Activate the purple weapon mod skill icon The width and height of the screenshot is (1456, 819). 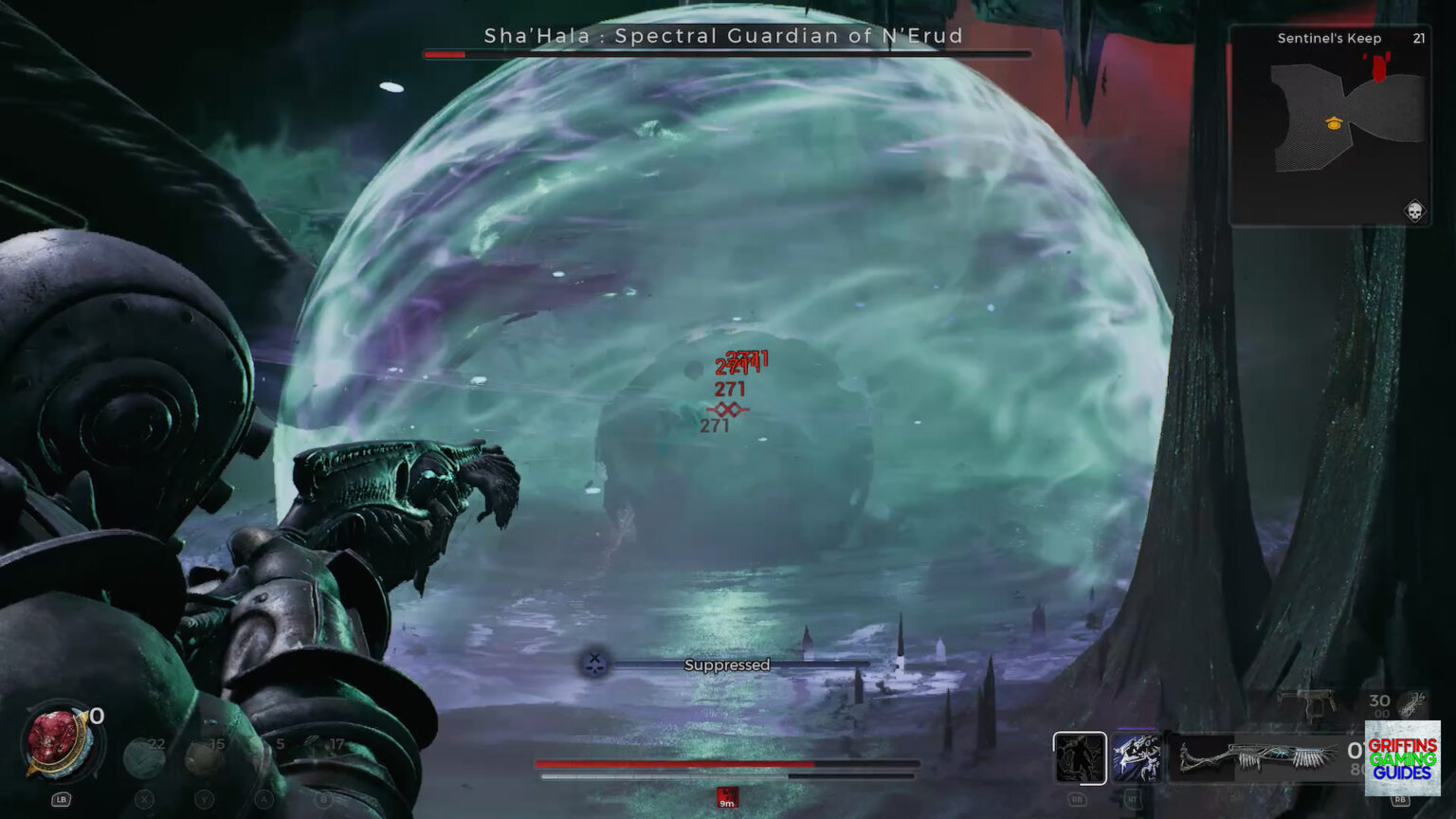click(1137, 758)
